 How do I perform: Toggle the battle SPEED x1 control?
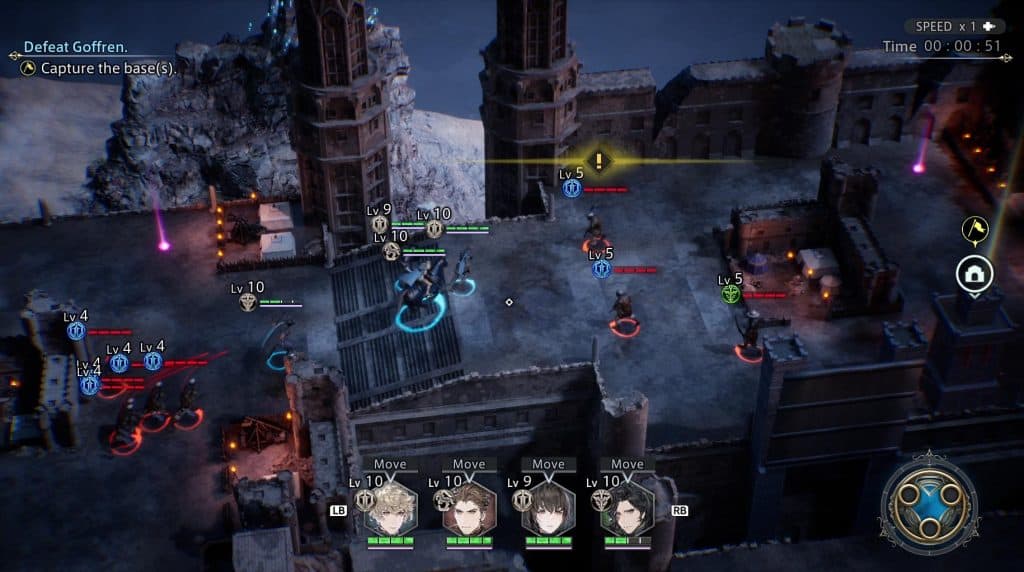[x=954, y=26]
